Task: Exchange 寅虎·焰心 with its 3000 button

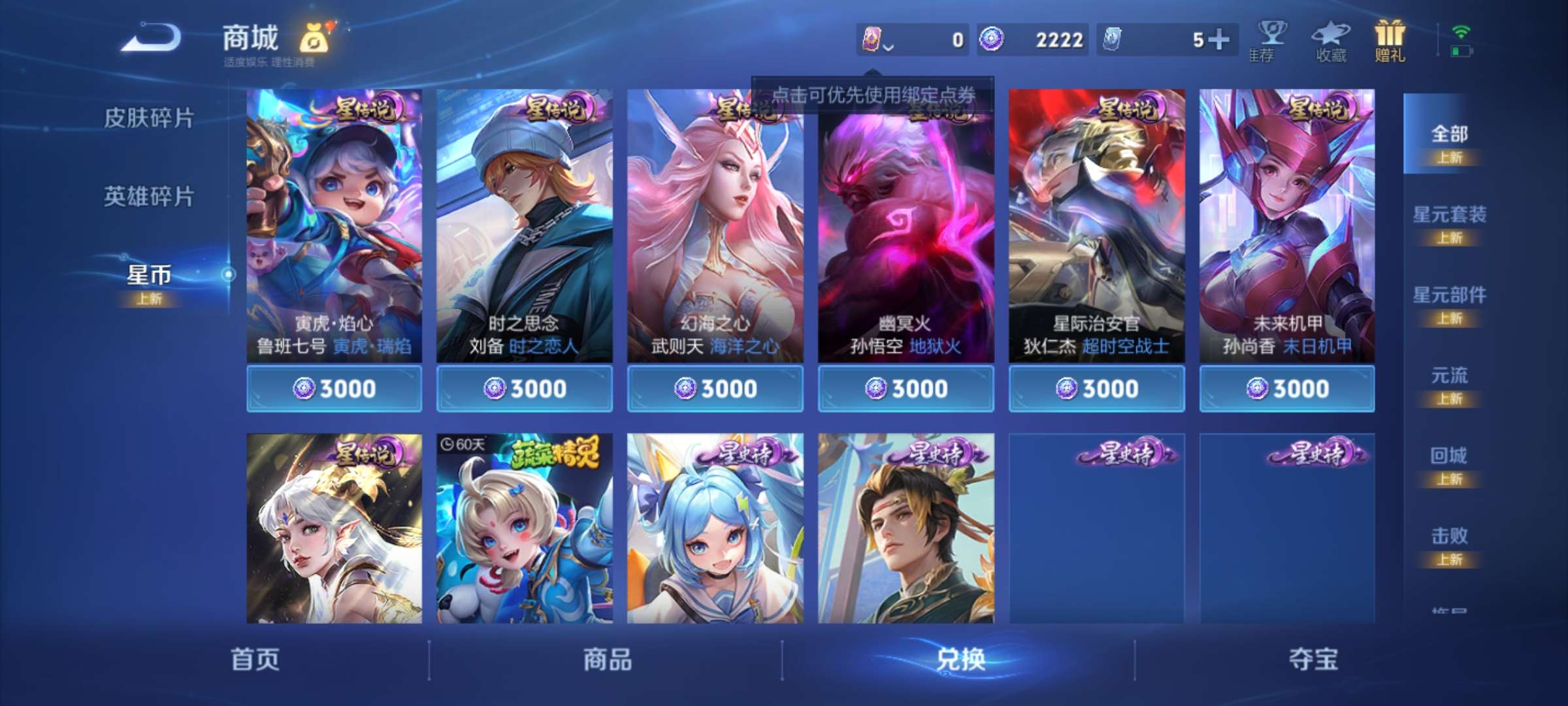Action: tap(335, 388)
